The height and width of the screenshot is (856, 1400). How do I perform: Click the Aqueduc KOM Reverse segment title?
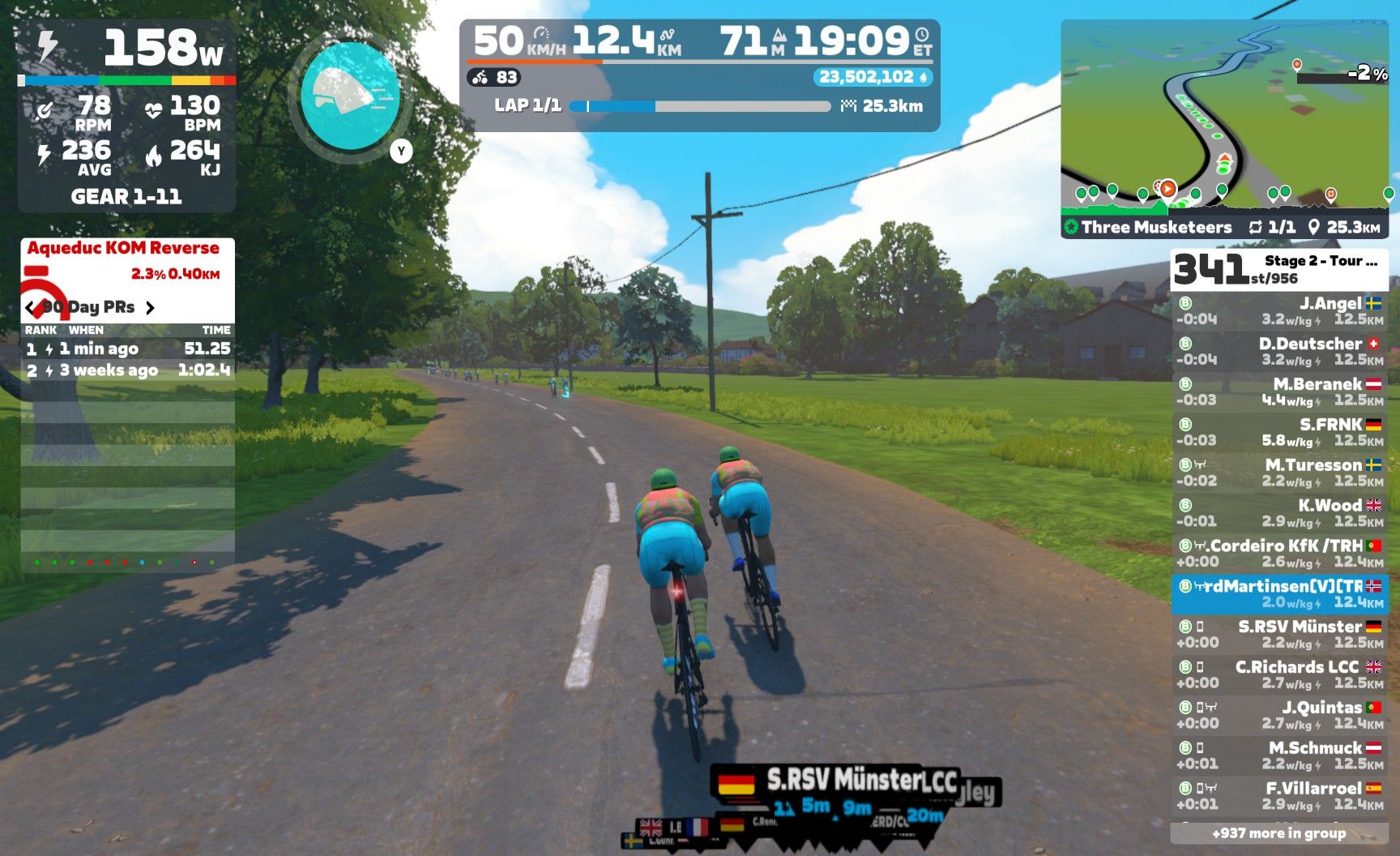tap(123, 248)
